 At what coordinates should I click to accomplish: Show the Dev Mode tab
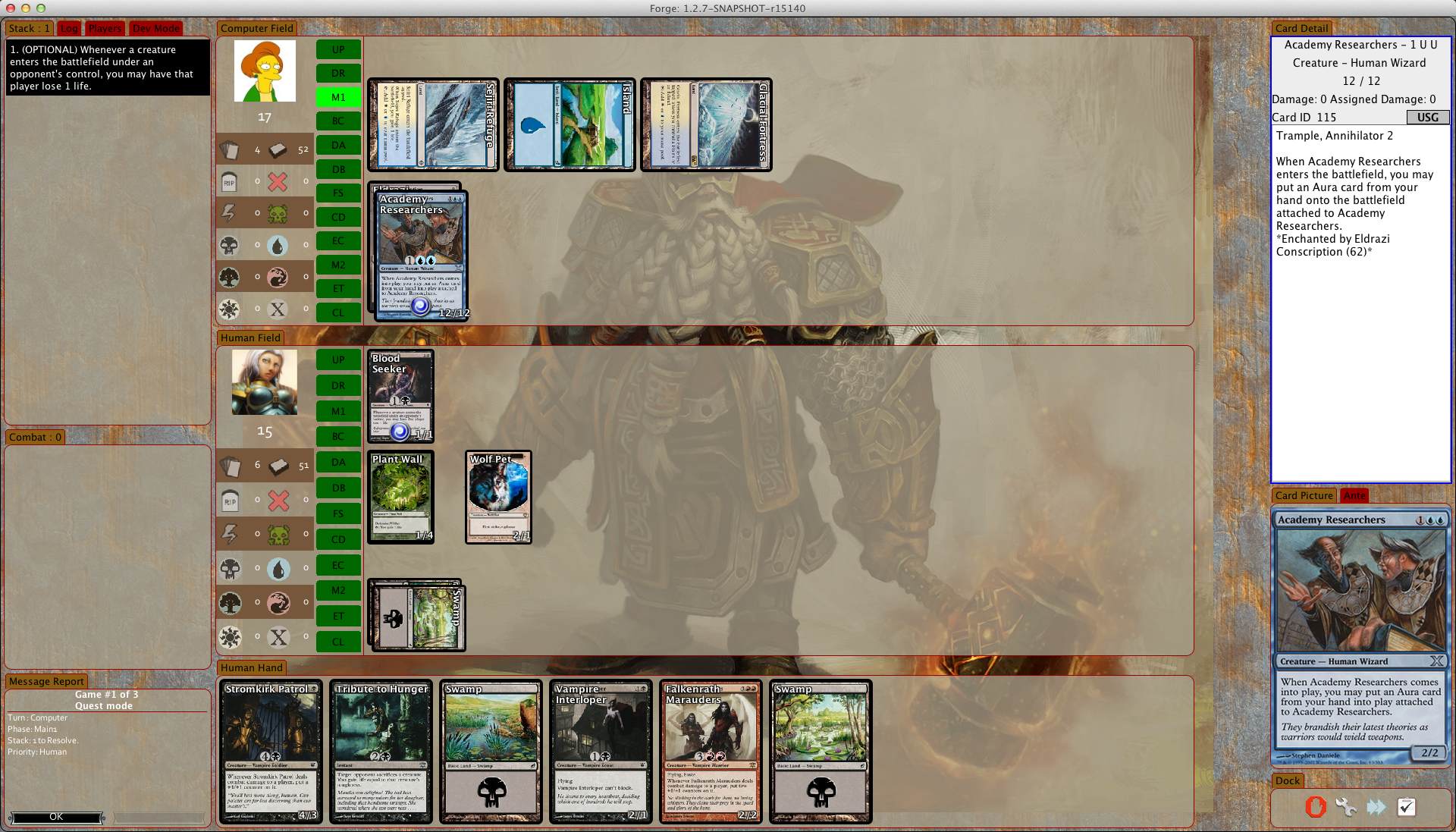pyautogui.click(x=155, y=28)
